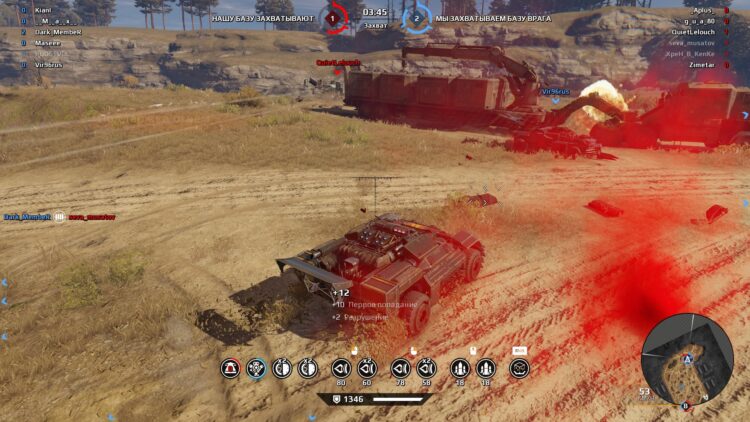Image resolution: width=750 pixels, height=422 pixels.
Task: Select enemy g_u_a_80 in the roster
Action: click(699, 20)
